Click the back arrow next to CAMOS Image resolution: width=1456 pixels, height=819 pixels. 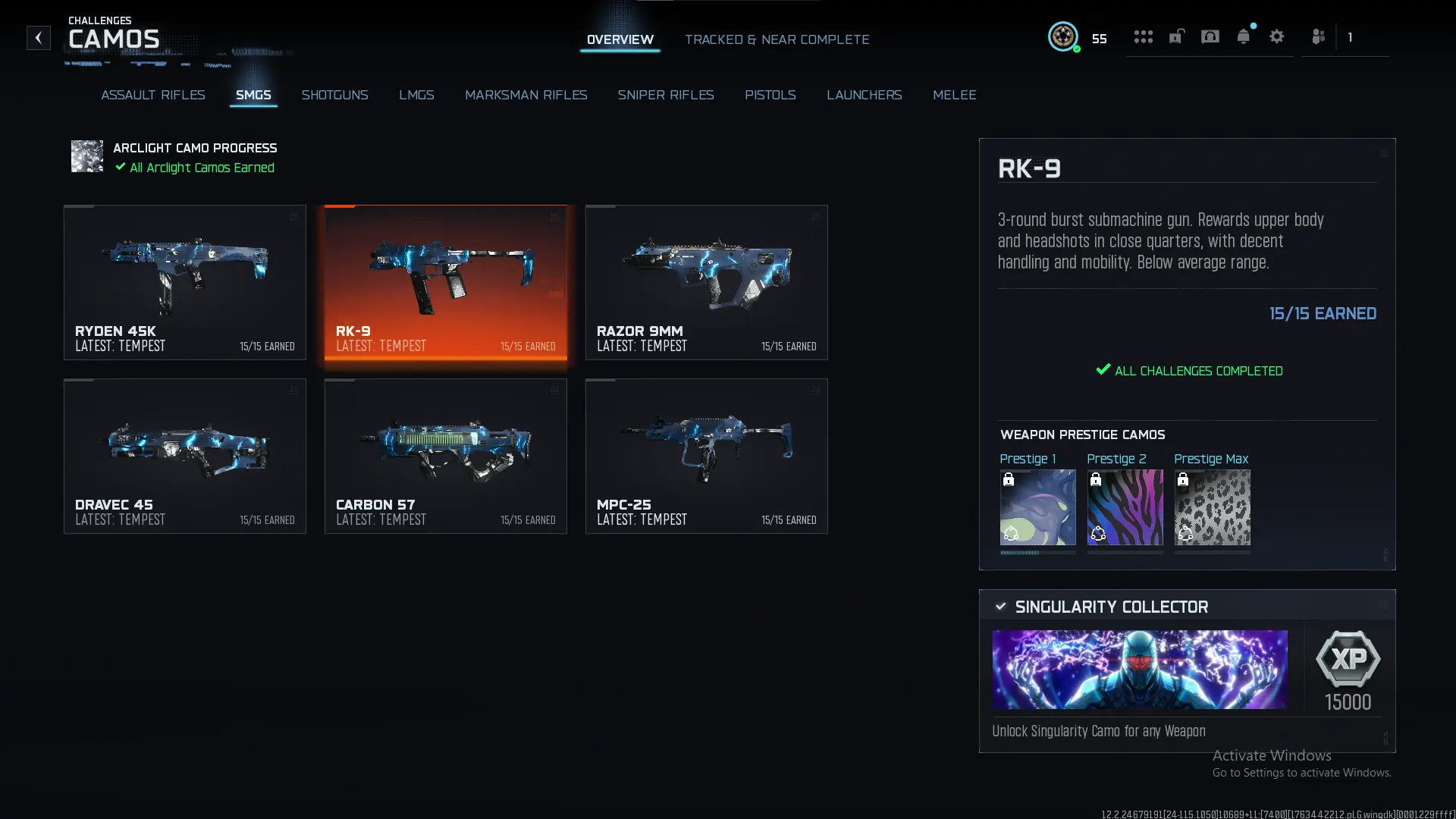click(38, 38)
